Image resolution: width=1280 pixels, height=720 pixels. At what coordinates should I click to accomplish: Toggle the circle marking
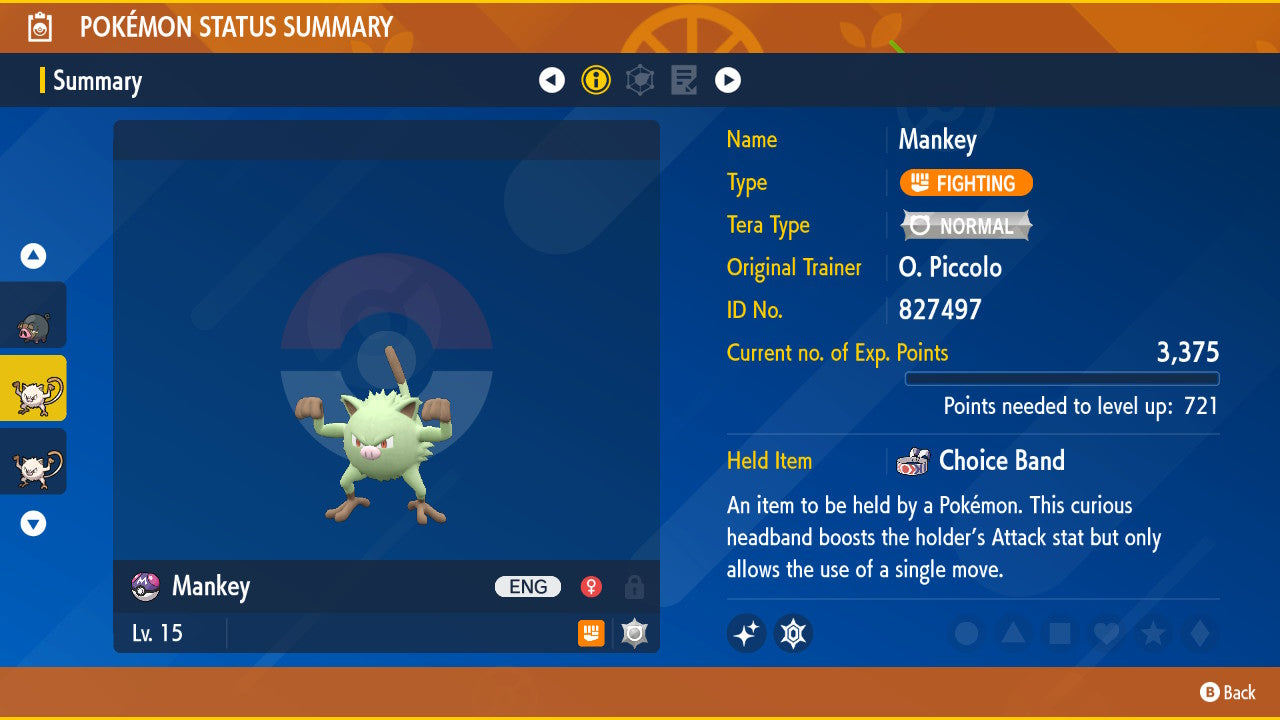(966, 633)
